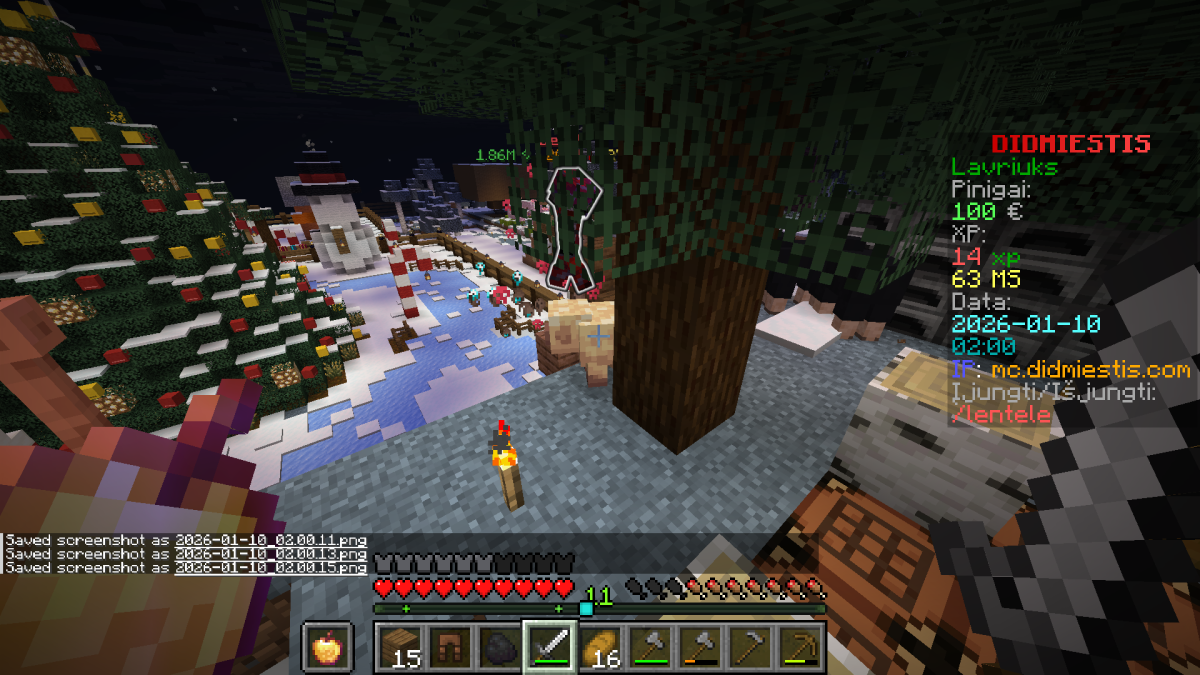Select the golden apple offhand slot
The width and height of the screenshot is (1200, 675).
(325, 648)
